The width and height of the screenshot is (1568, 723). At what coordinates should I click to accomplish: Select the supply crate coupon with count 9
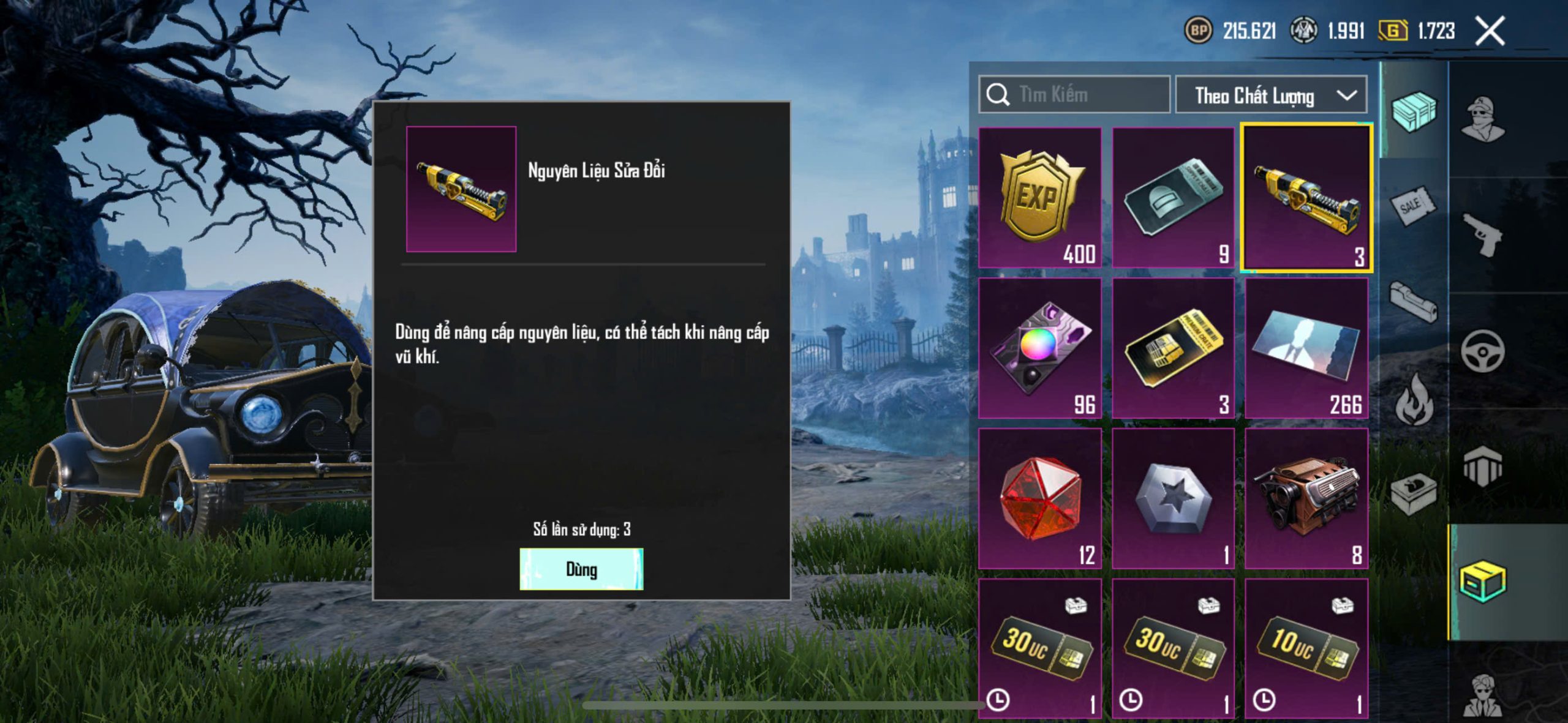tap(1173, 198)
